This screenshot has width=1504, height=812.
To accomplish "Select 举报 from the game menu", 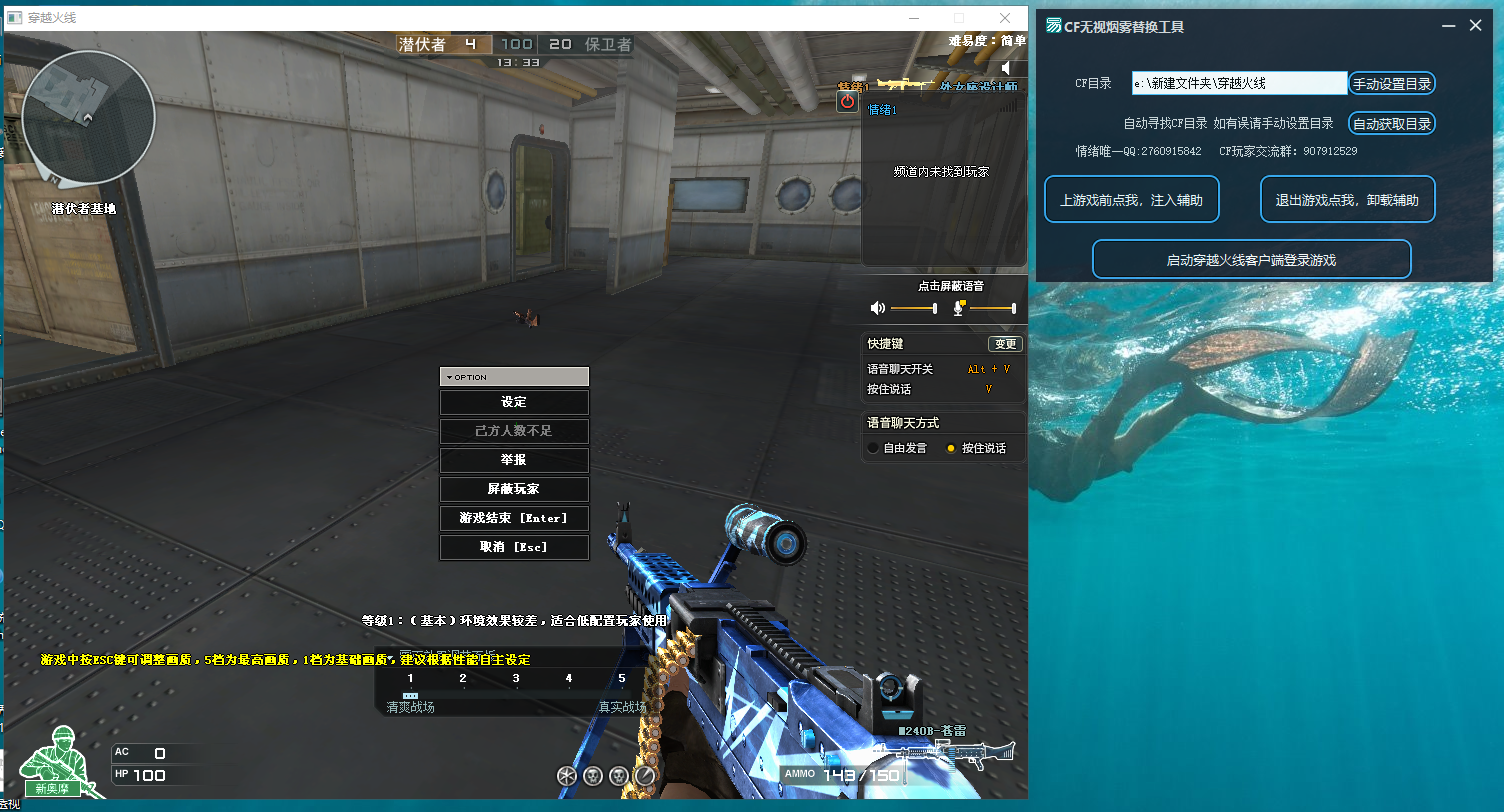I will (514, 460).
